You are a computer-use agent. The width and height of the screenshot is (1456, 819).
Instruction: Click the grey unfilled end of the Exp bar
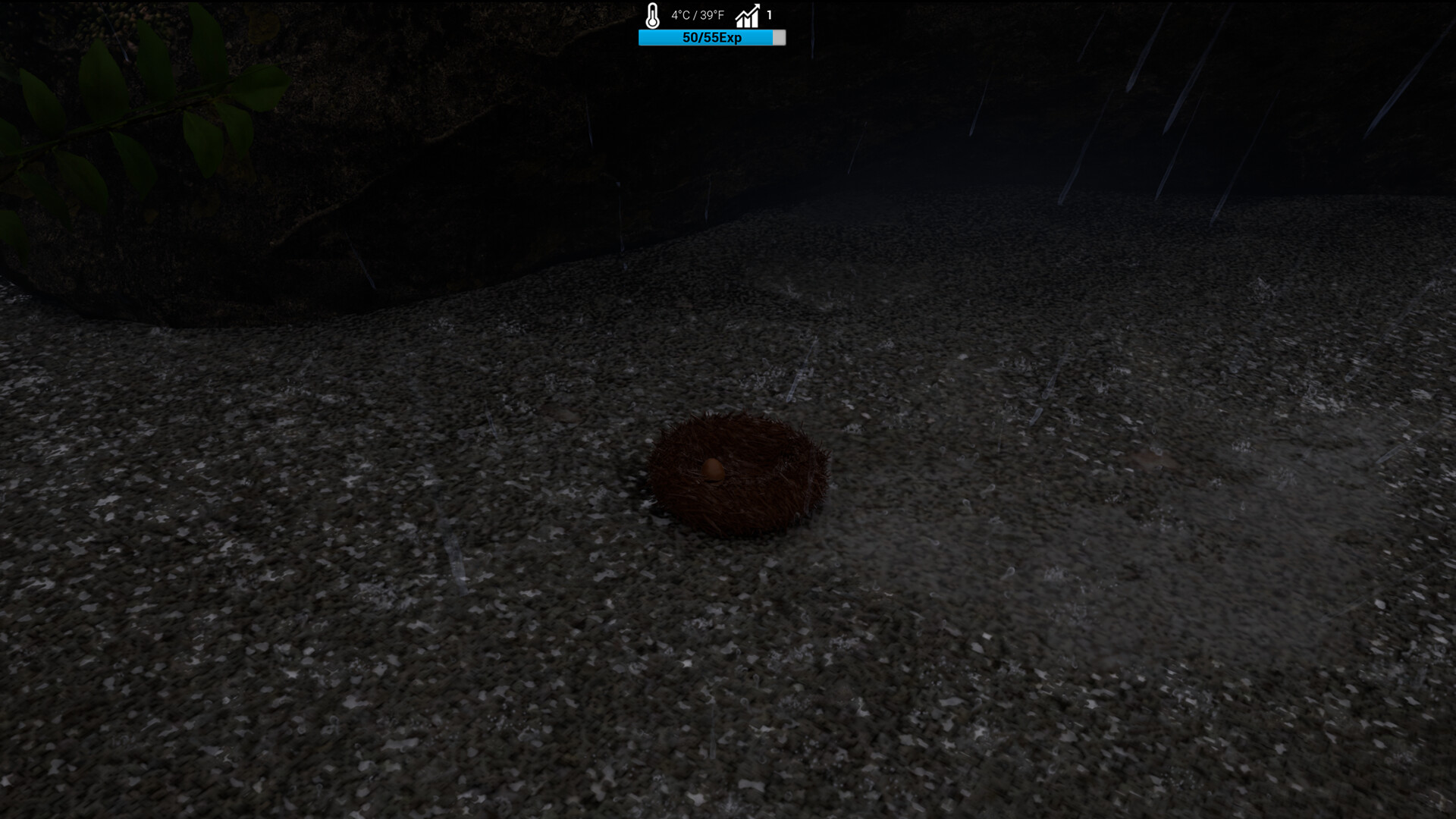(780, 37)
